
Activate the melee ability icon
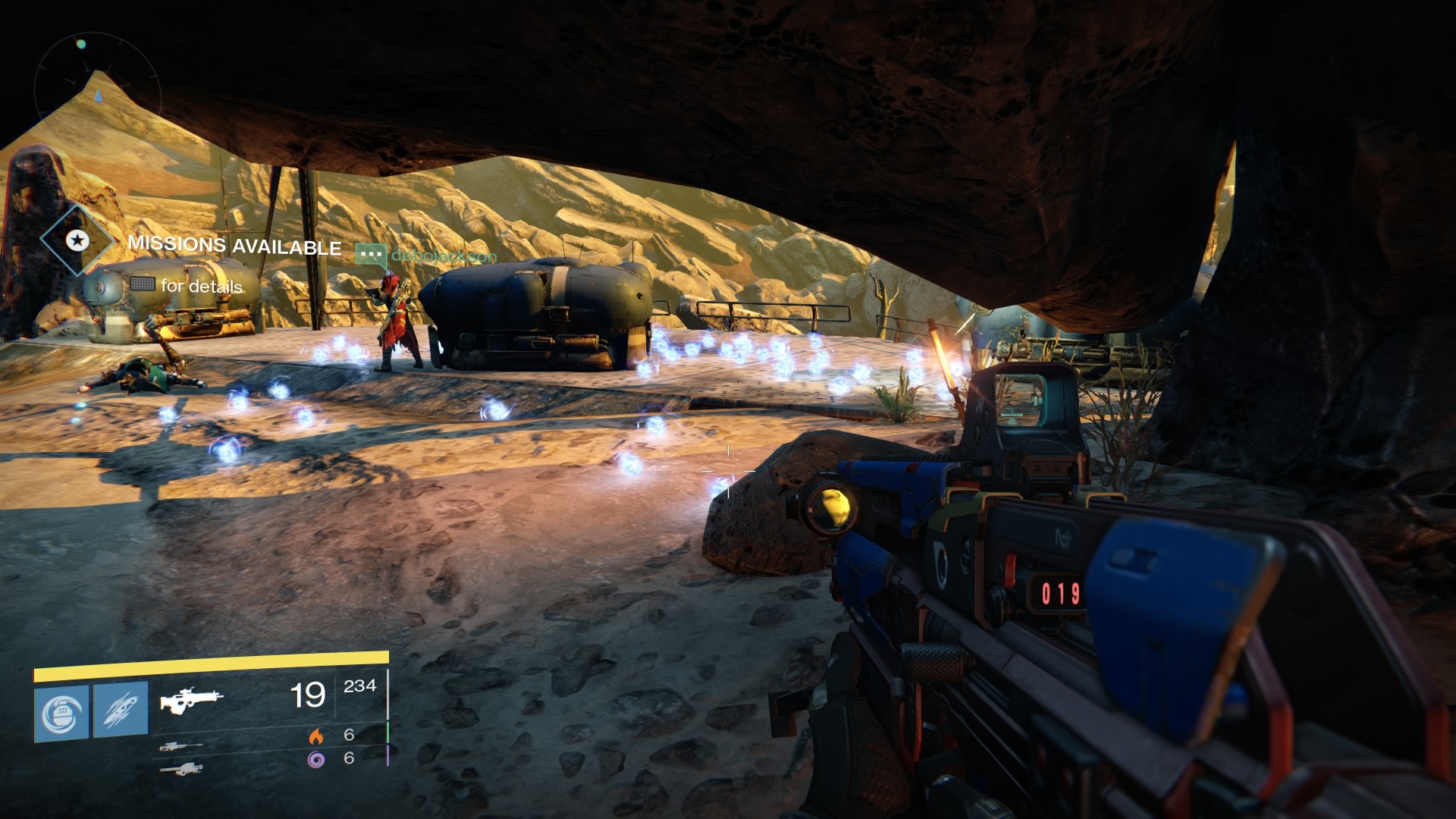pos(121,712)
